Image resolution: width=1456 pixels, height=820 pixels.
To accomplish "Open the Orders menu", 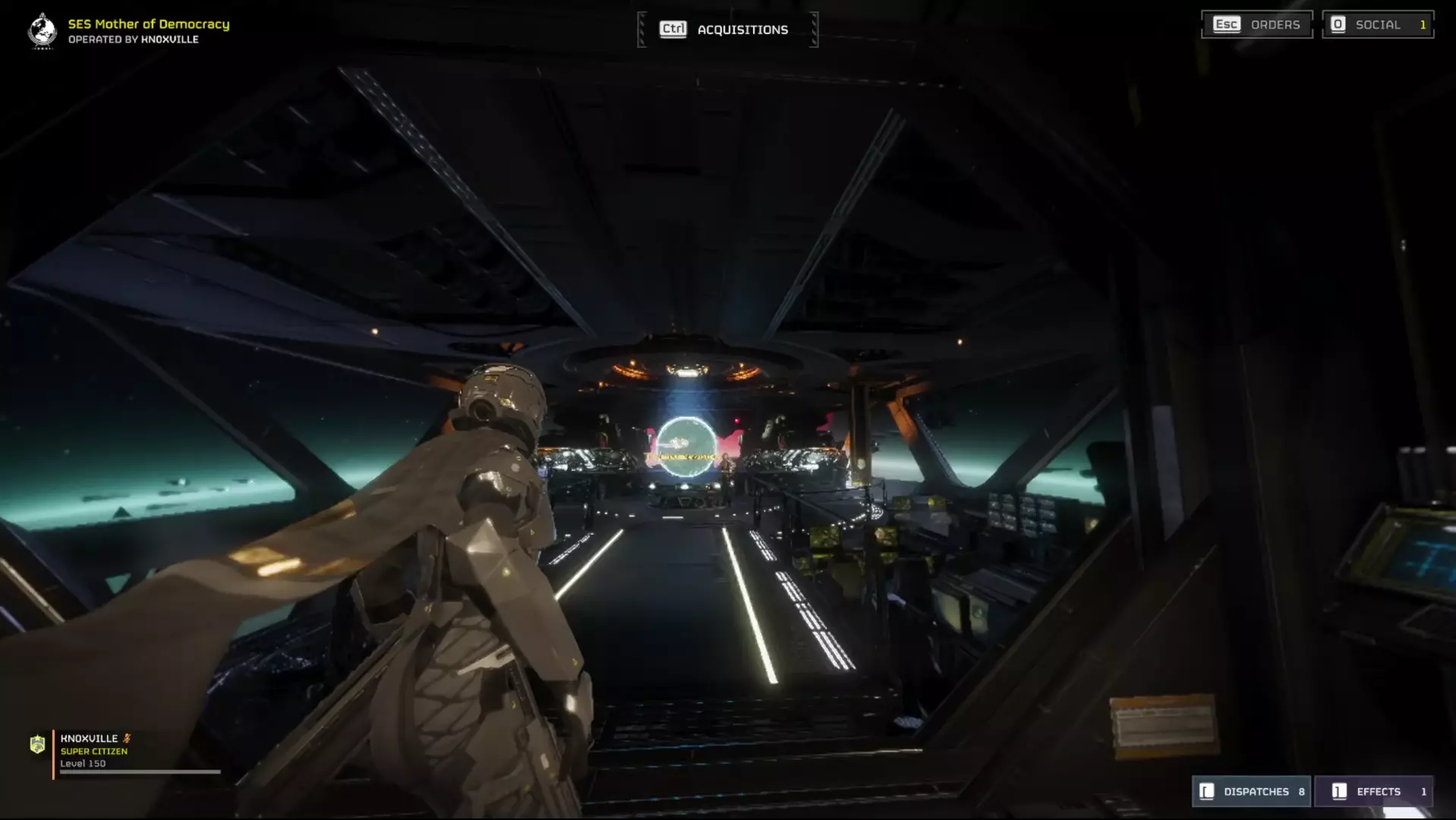I will 1257,24.
